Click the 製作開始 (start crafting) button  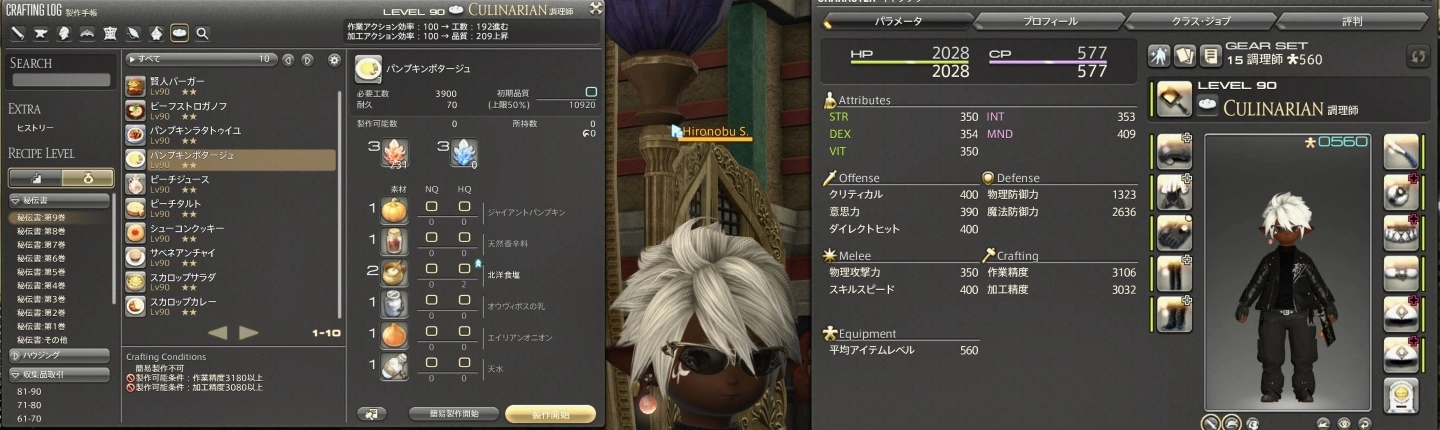tap(550, 413)
